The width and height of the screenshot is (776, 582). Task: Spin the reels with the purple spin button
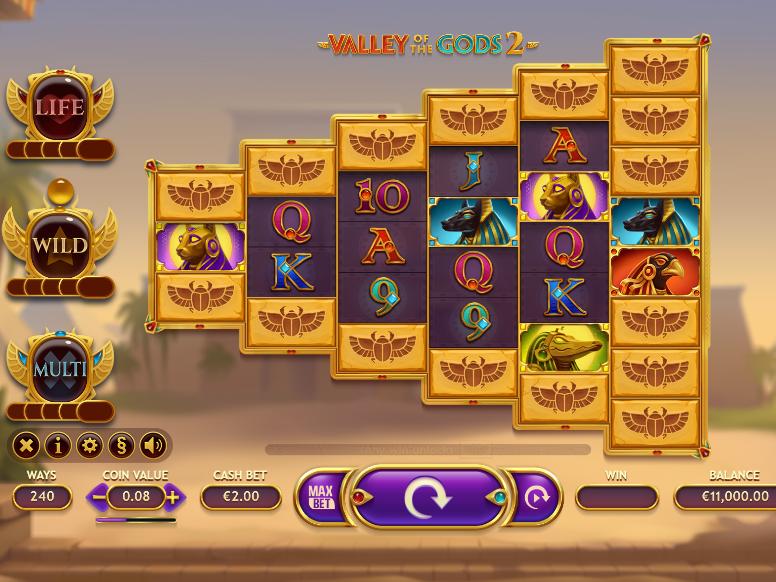(427, 497)
